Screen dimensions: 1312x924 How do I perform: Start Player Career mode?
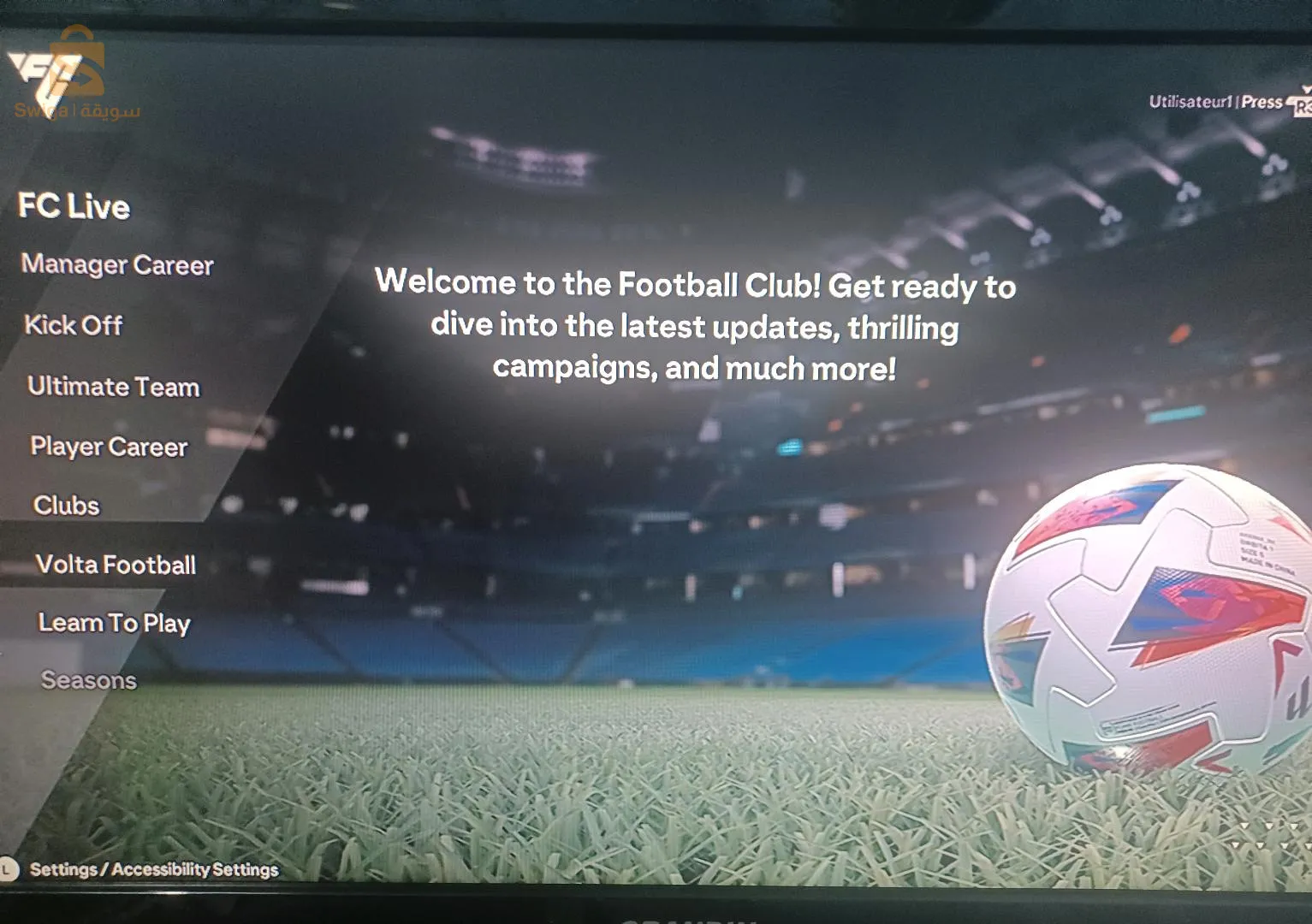coord(109,447)
